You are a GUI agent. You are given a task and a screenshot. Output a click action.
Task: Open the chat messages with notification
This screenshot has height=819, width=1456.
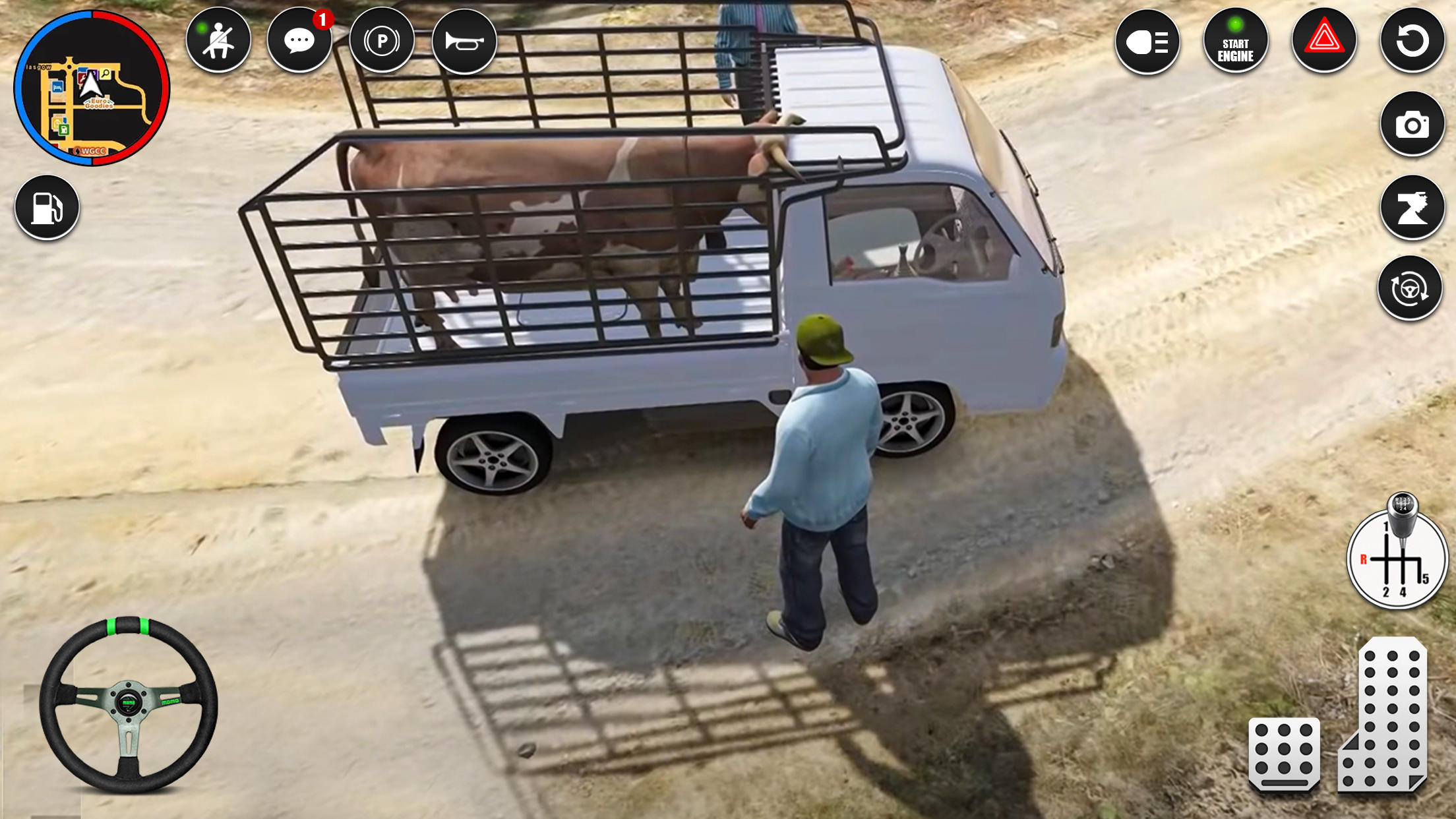pos(300,41)
